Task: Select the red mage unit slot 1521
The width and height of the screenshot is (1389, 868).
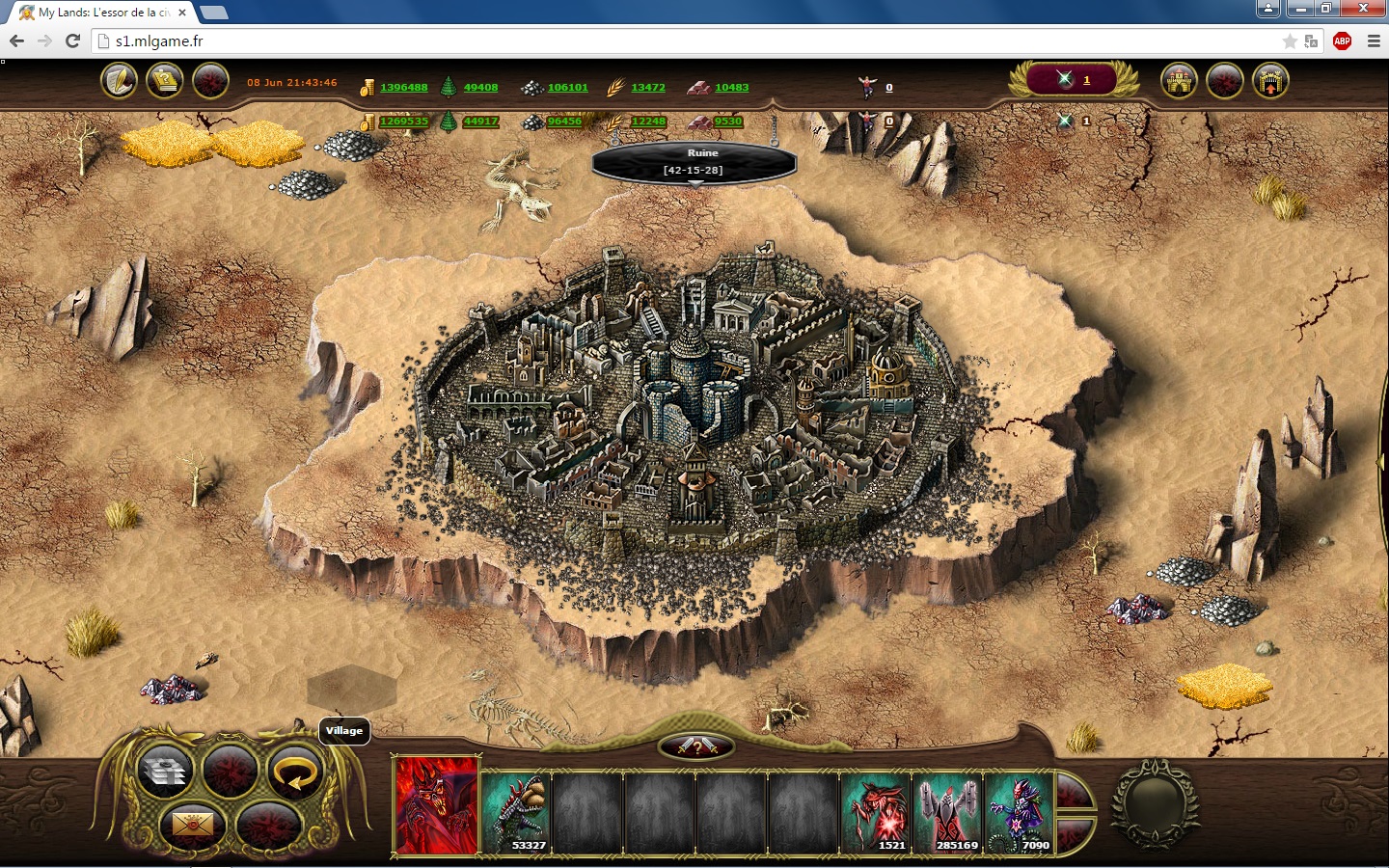Action: (877, 812)
